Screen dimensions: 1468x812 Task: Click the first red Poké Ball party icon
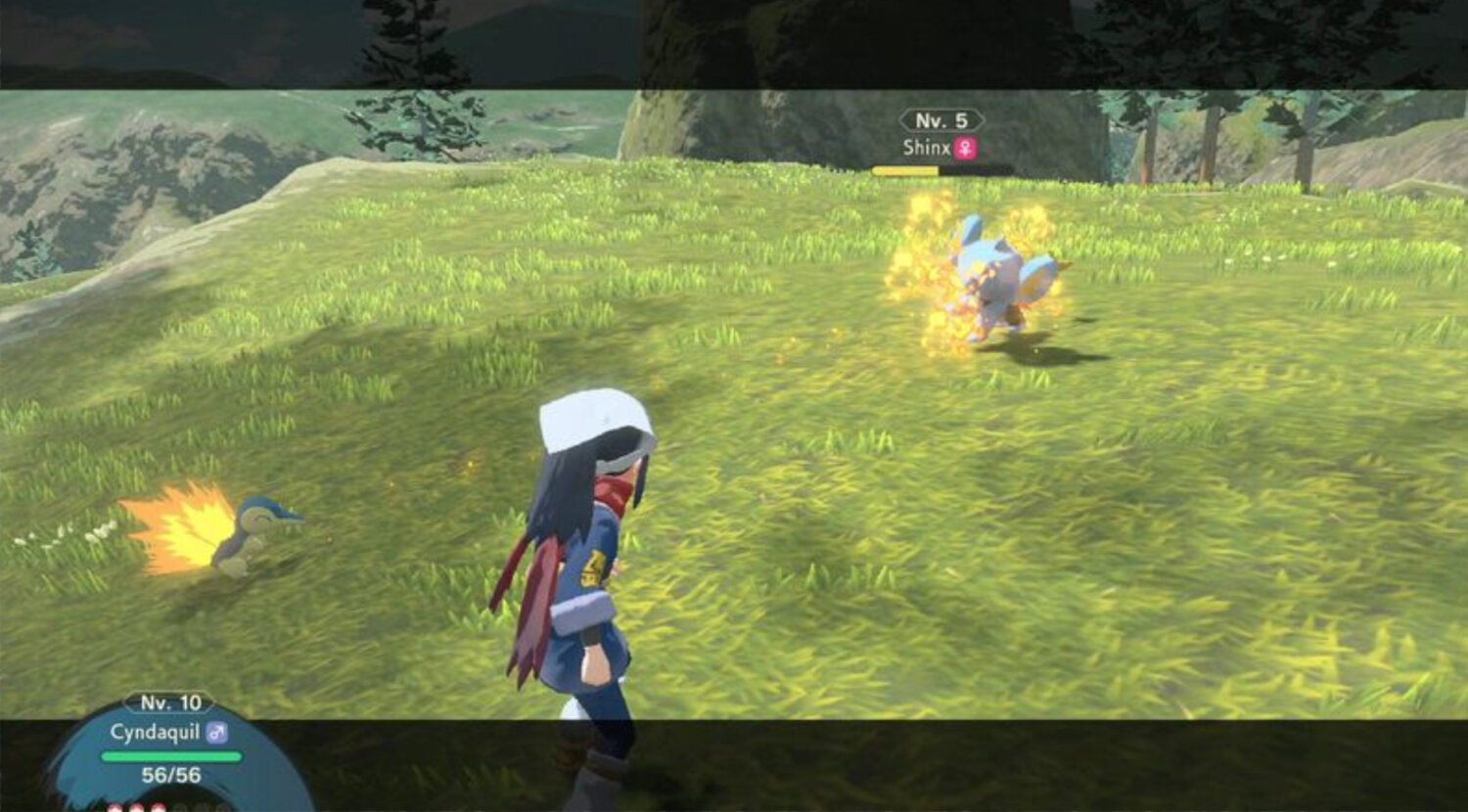[x=115, y=807]
